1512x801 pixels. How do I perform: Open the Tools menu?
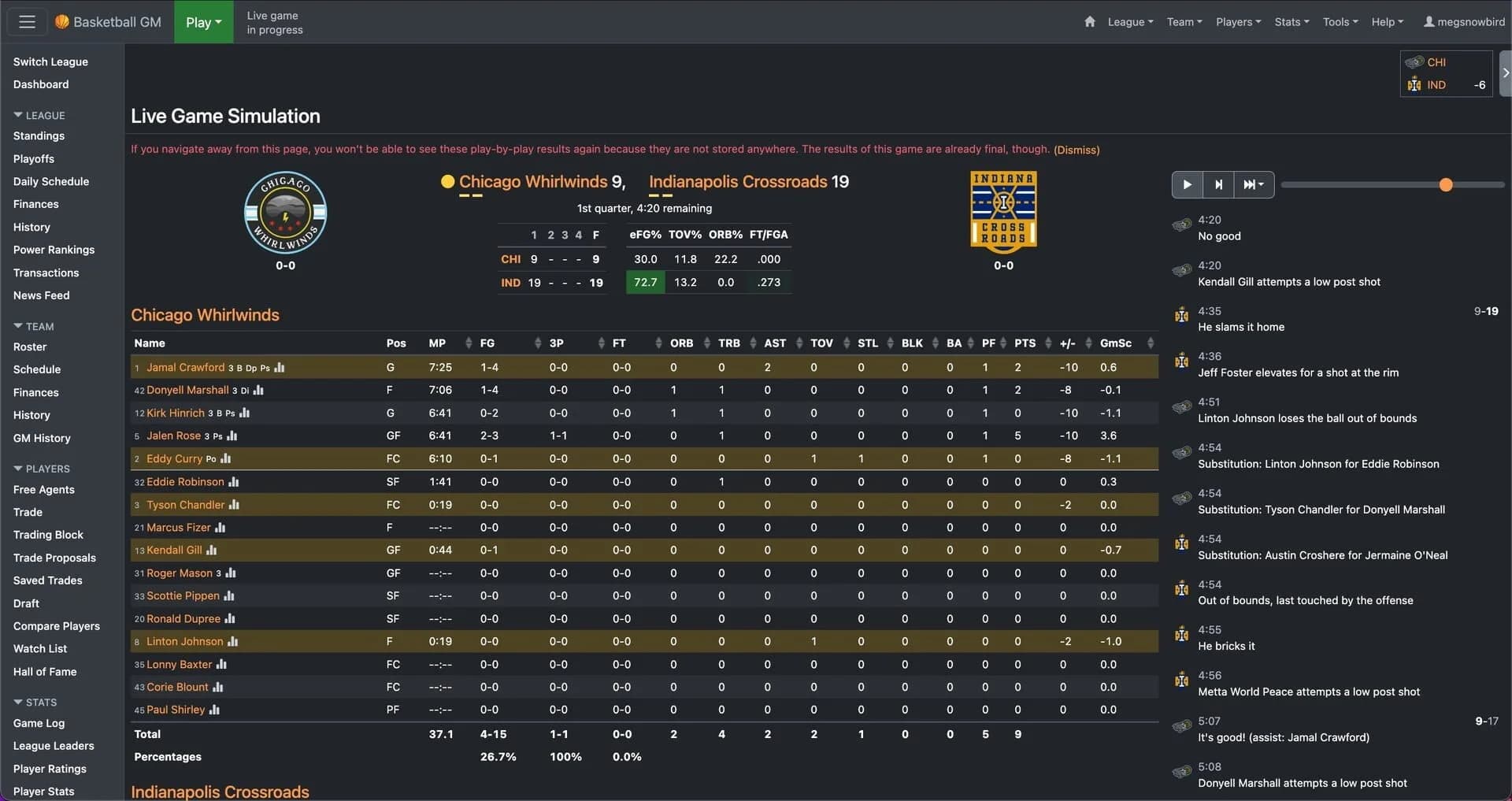point(1340,22)
